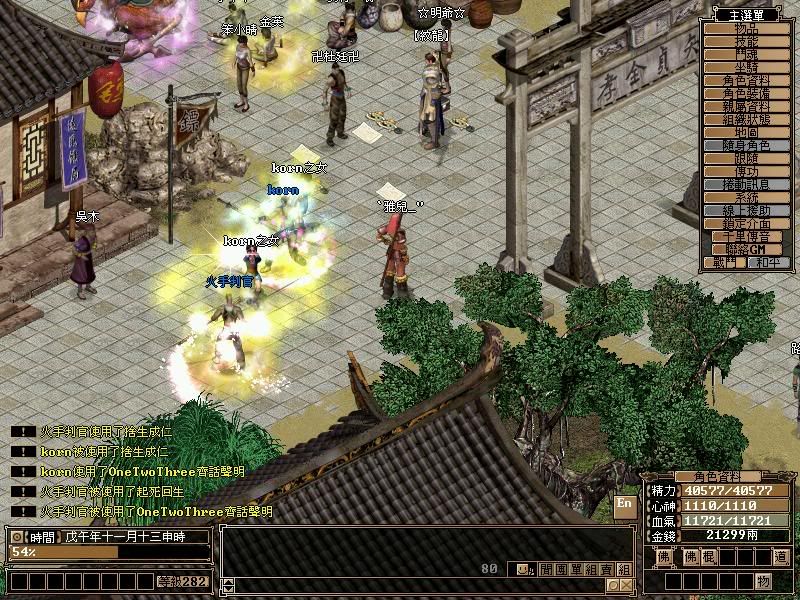The image size is (800, 600).
Task: Show the 角色裝備 (Equipment) screen
Action: 747,94
